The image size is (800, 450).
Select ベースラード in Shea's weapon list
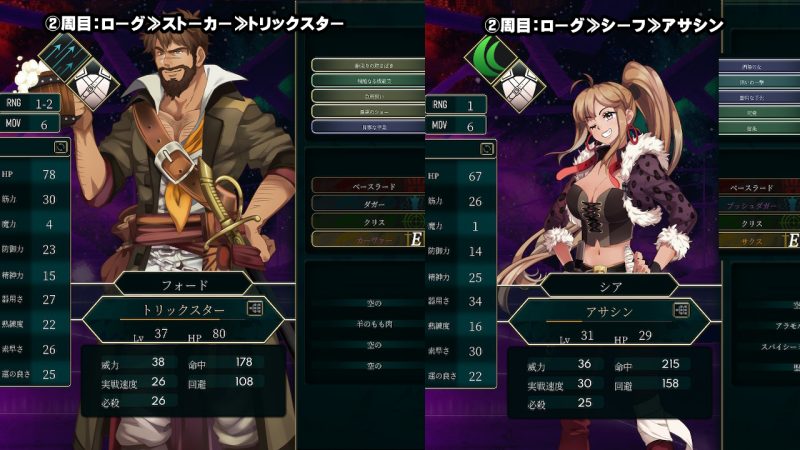click(760, 187)
